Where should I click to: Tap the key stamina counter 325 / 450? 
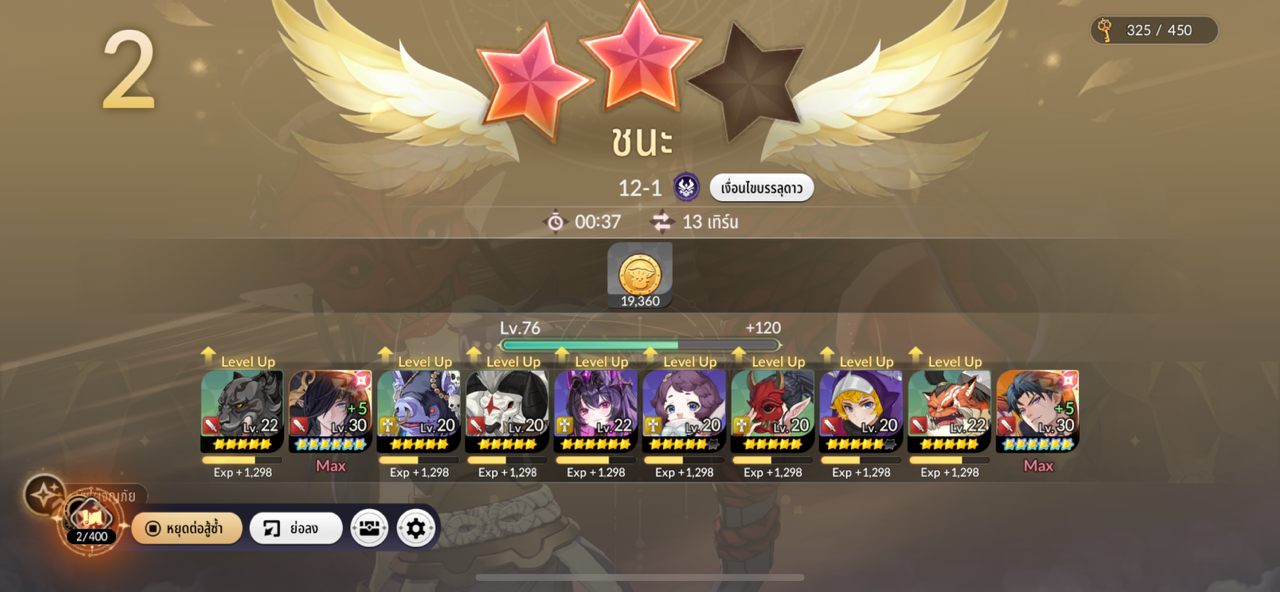[1154, 30]
